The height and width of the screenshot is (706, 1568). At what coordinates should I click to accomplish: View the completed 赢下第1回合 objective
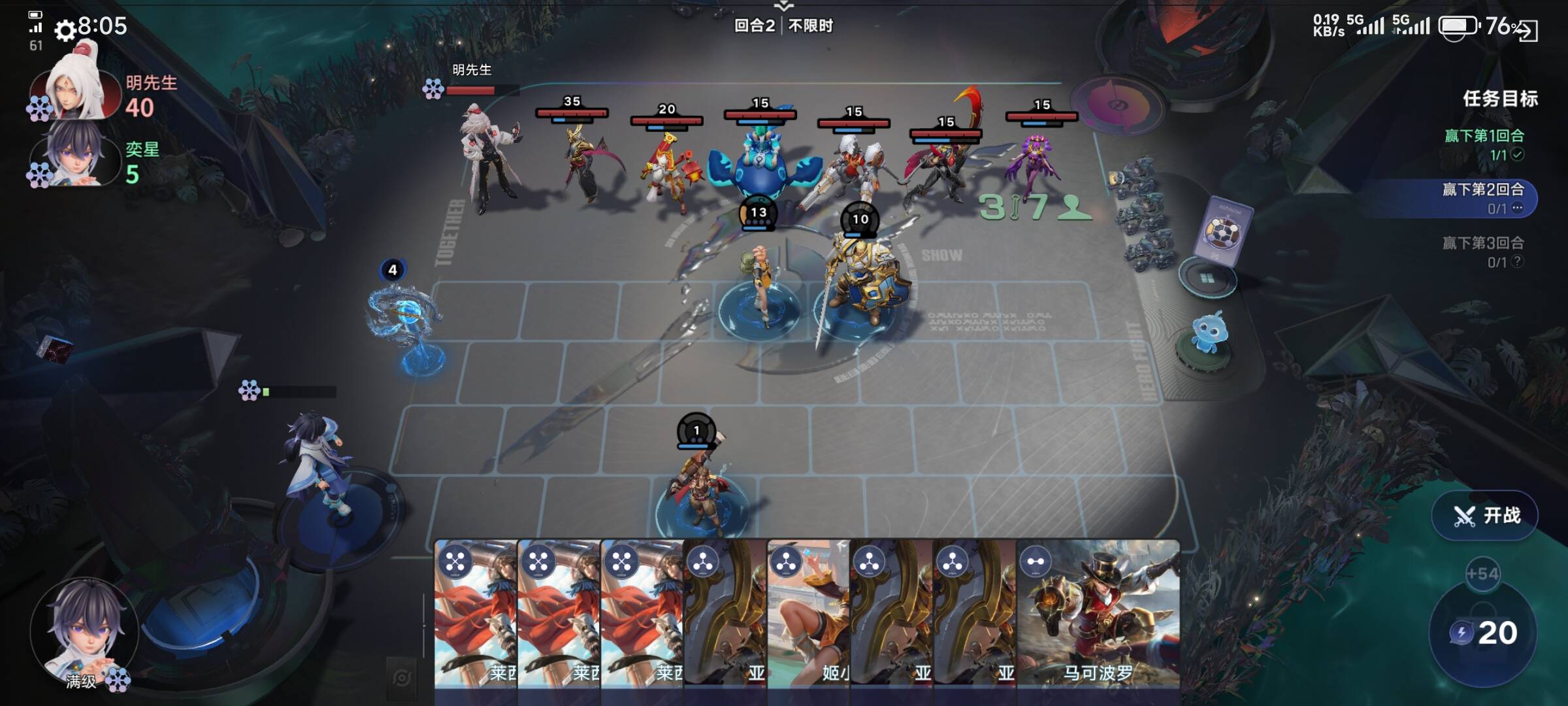click(x=1484, y=144)
